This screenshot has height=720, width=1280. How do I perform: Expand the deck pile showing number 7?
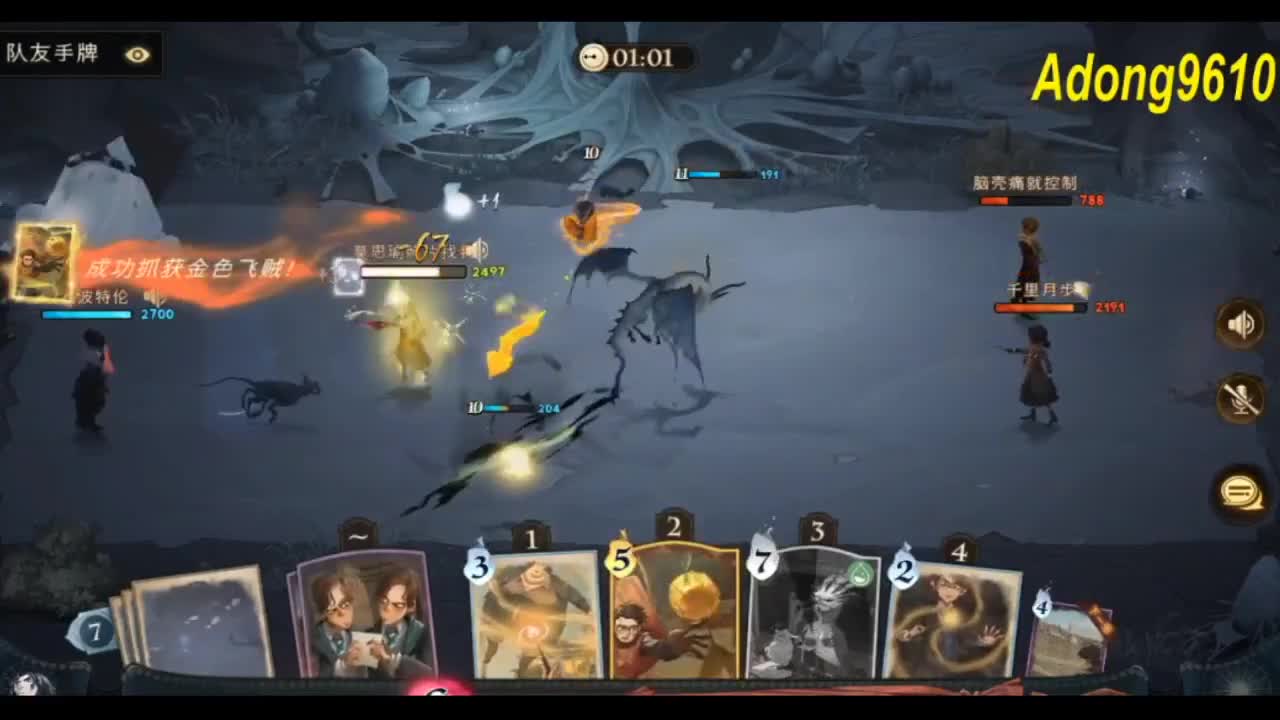[x=95, y=630]
